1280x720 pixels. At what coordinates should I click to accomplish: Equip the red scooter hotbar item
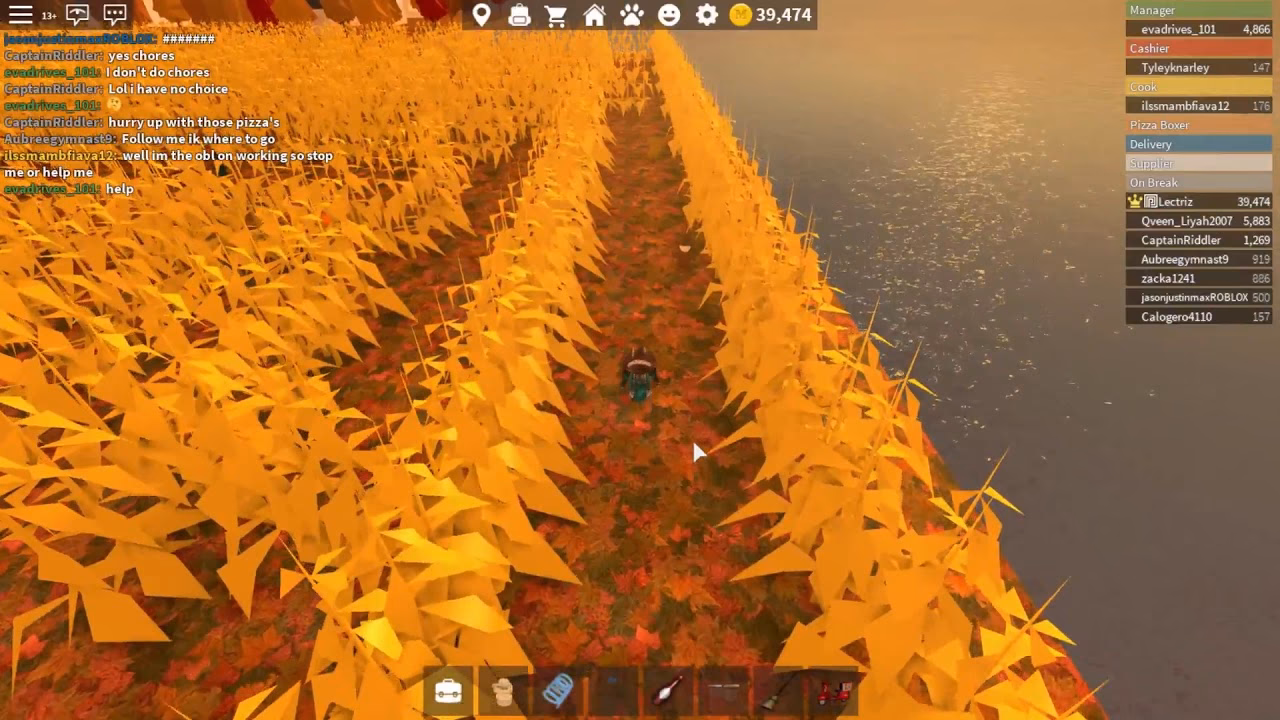click(x=833, y=691)
